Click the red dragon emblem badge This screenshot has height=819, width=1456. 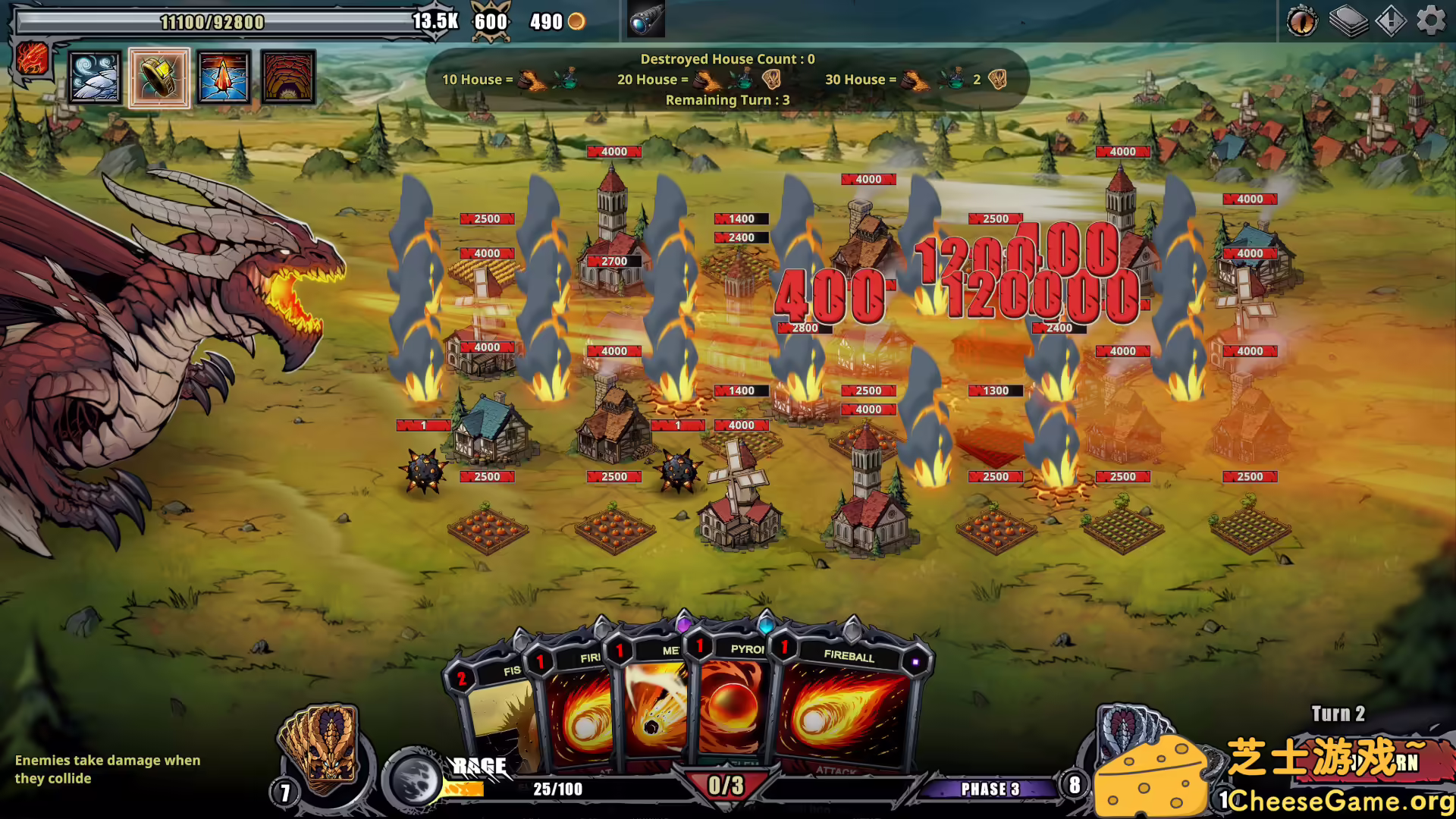pos(33,58)
